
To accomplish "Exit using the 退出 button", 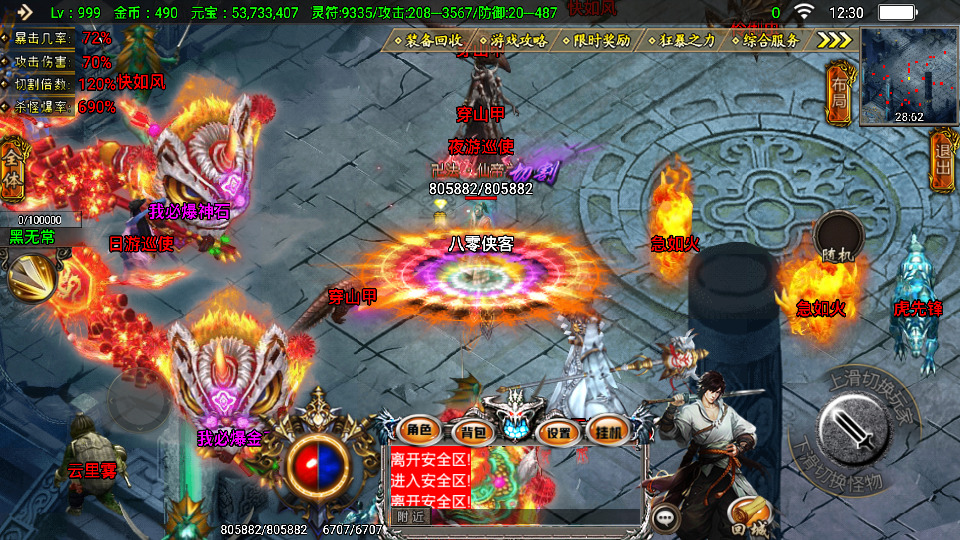I will click(942, 160).
